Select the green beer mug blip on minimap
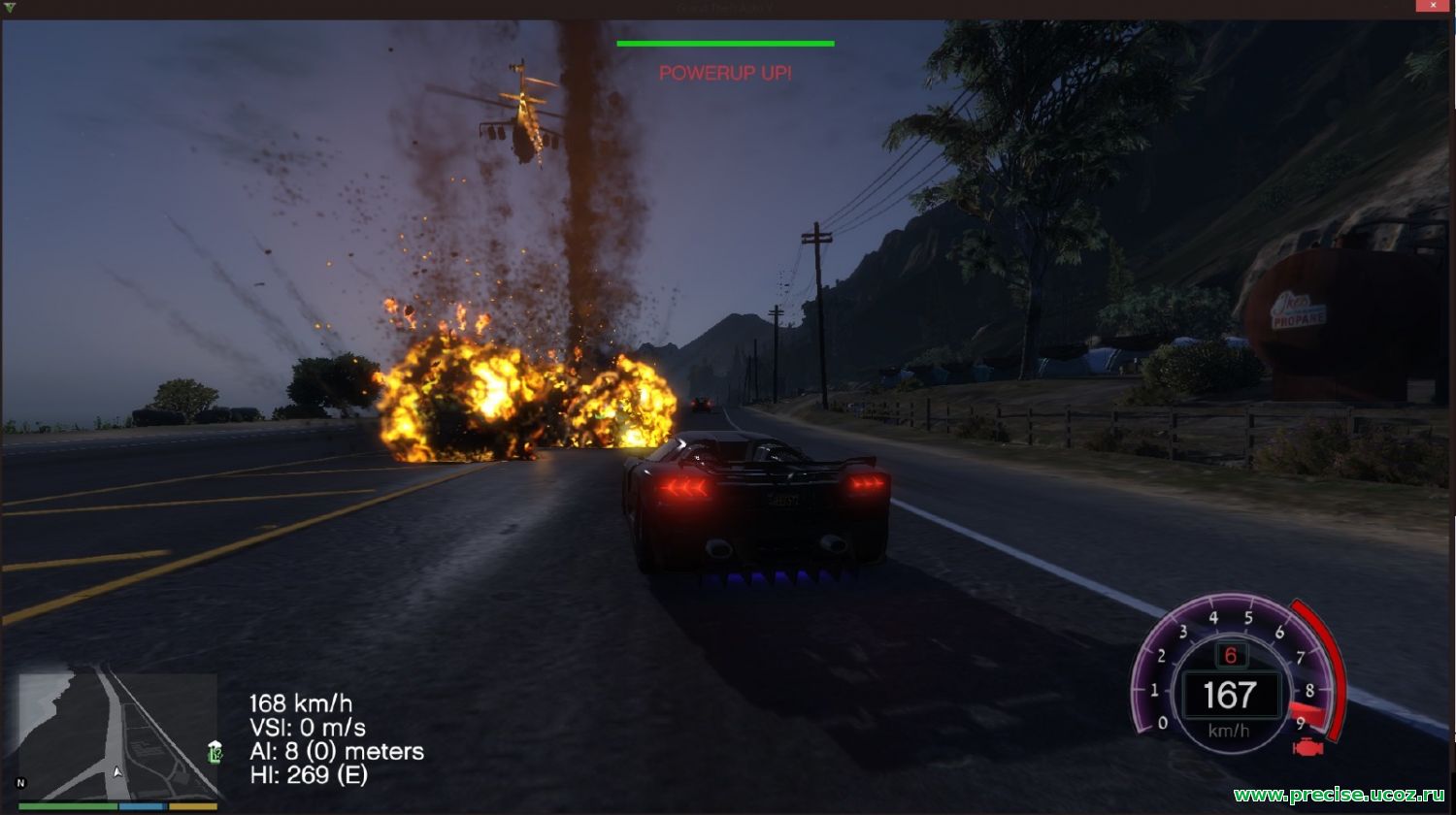Viewport: 1456px width, 815px height. pyautogui.click(x=215, y=754)
